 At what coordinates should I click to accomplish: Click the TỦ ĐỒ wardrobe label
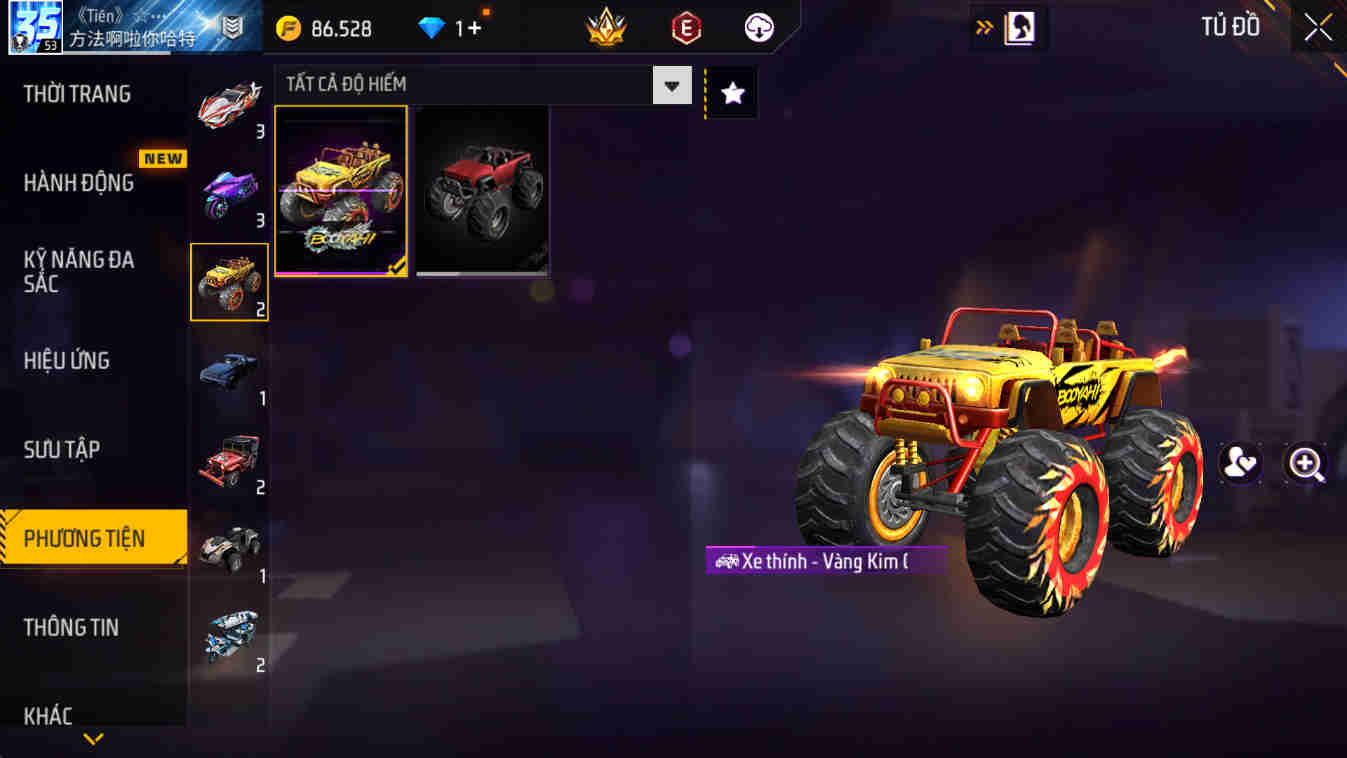[x=1230, y=27]
